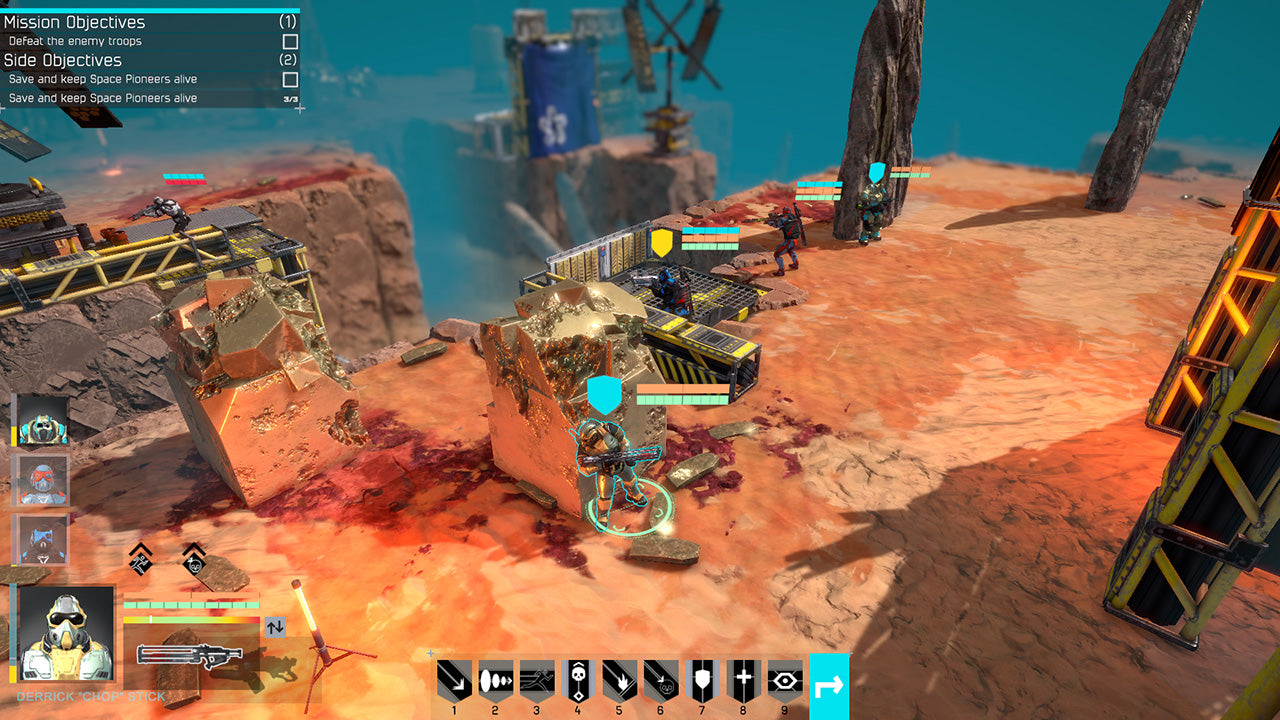The image size is (1280, 720).
Task: Click Derrick "Chop" Stick's large portrait
Action: click(x=66, y=635)
